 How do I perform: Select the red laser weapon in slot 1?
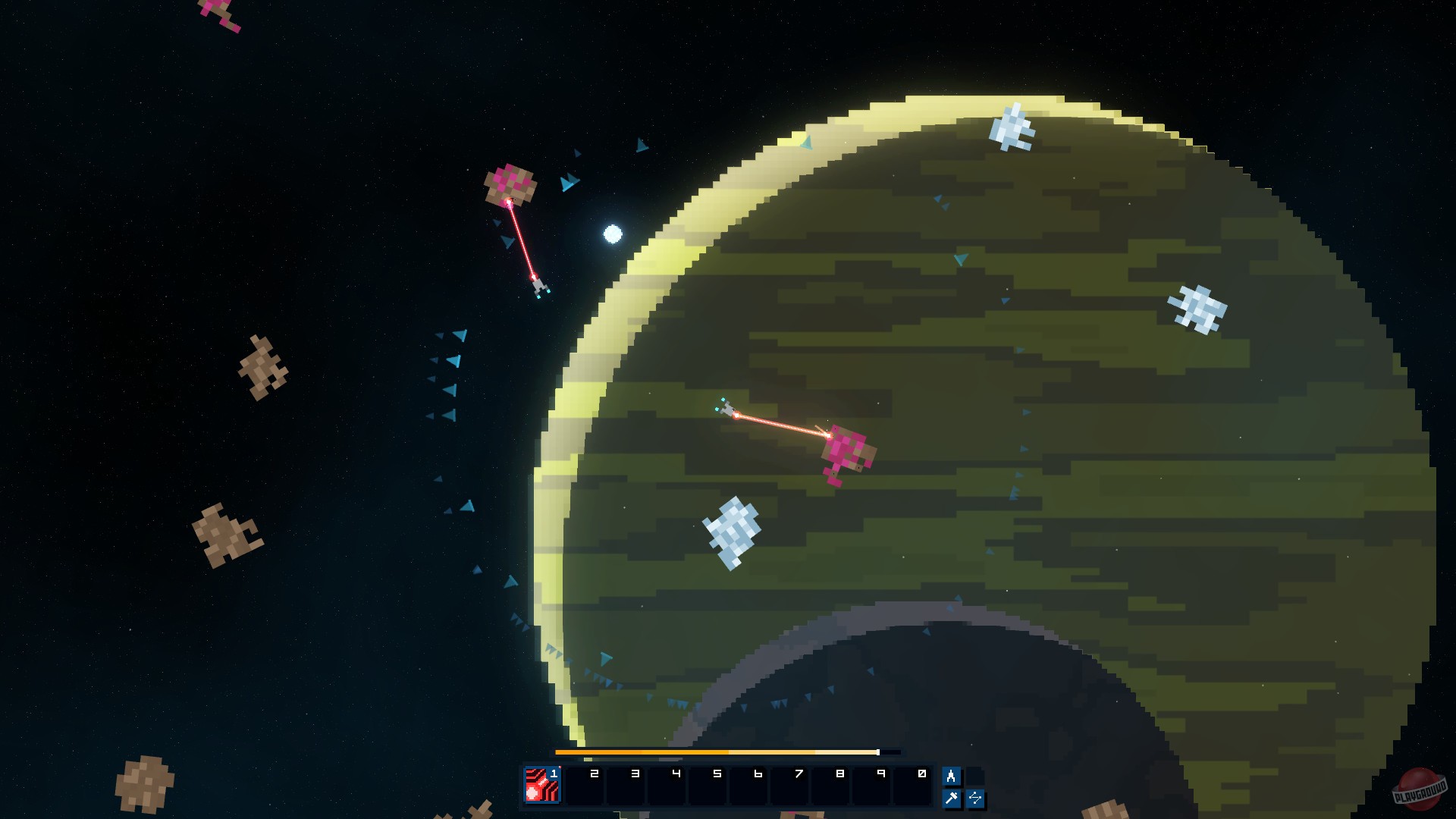(541, 783)
